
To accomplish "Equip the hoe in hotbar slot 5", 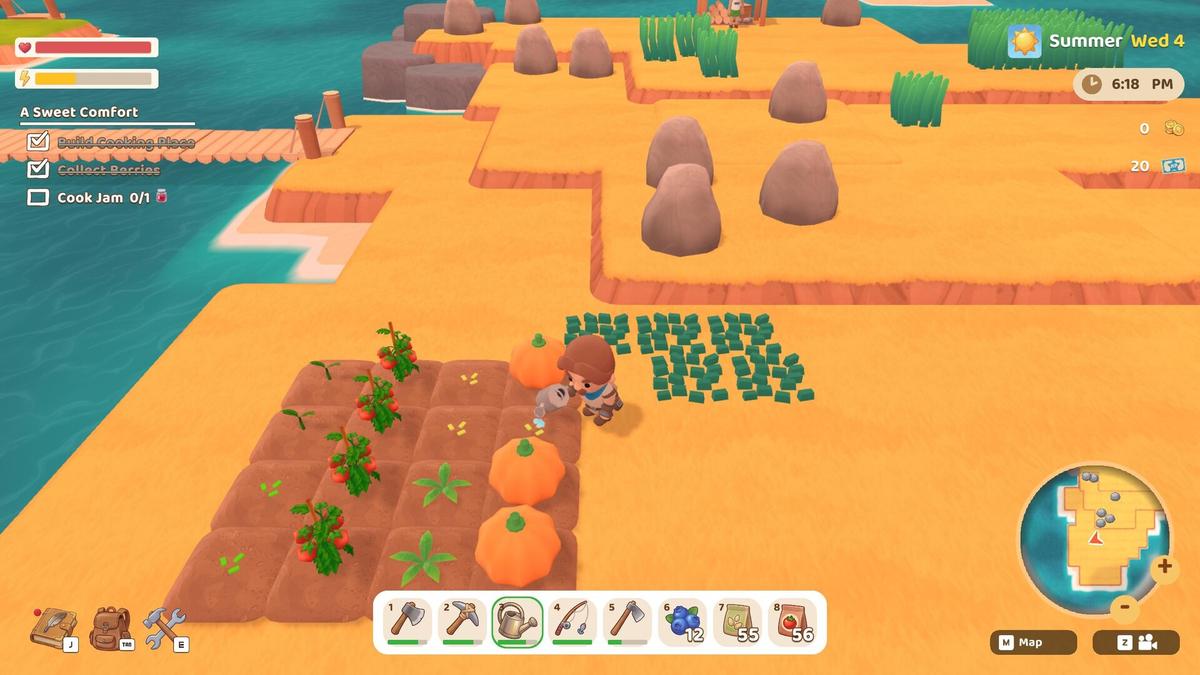I will tap(628, 622).
